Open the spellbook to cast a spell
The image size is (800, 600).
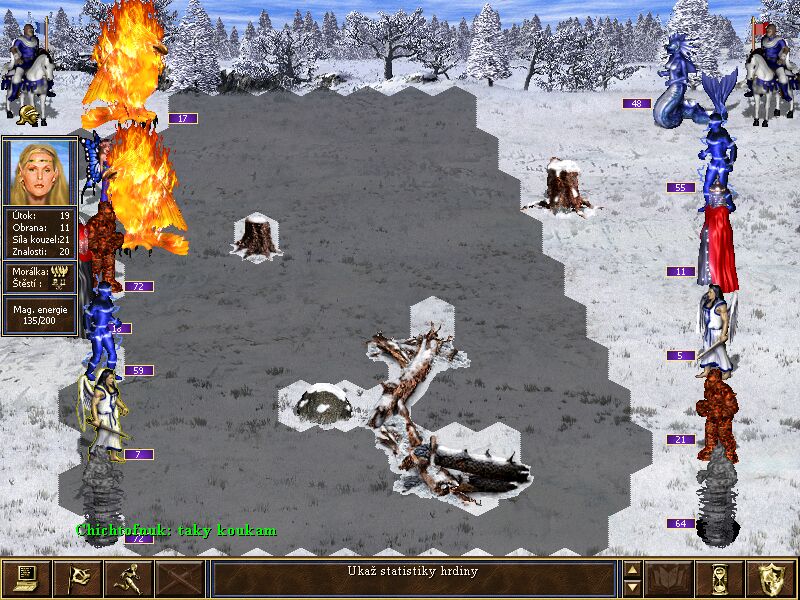coord(669,578)
